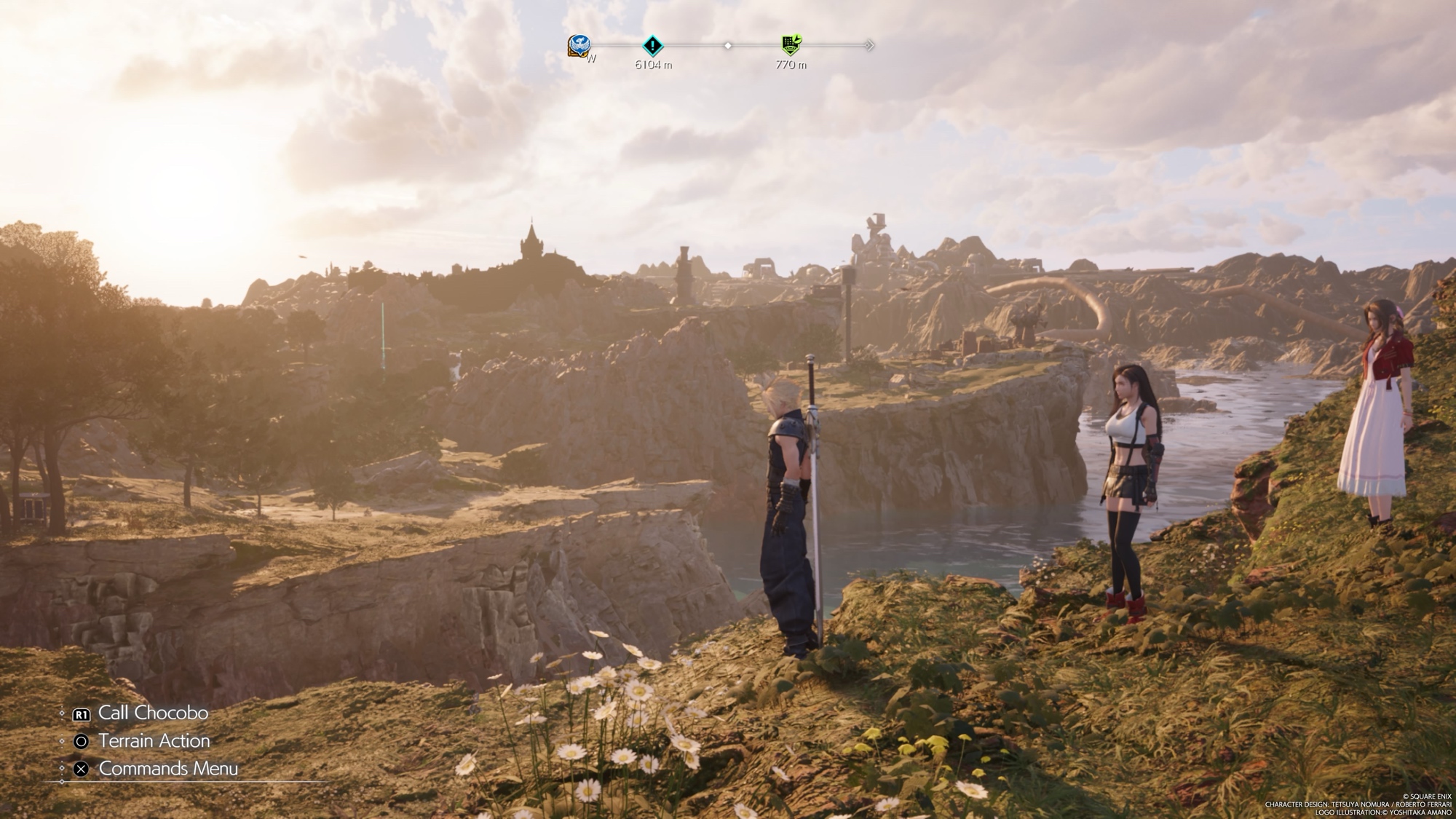
Task: Choose the Call Chocobo command
Action: [x=152, y=713]
